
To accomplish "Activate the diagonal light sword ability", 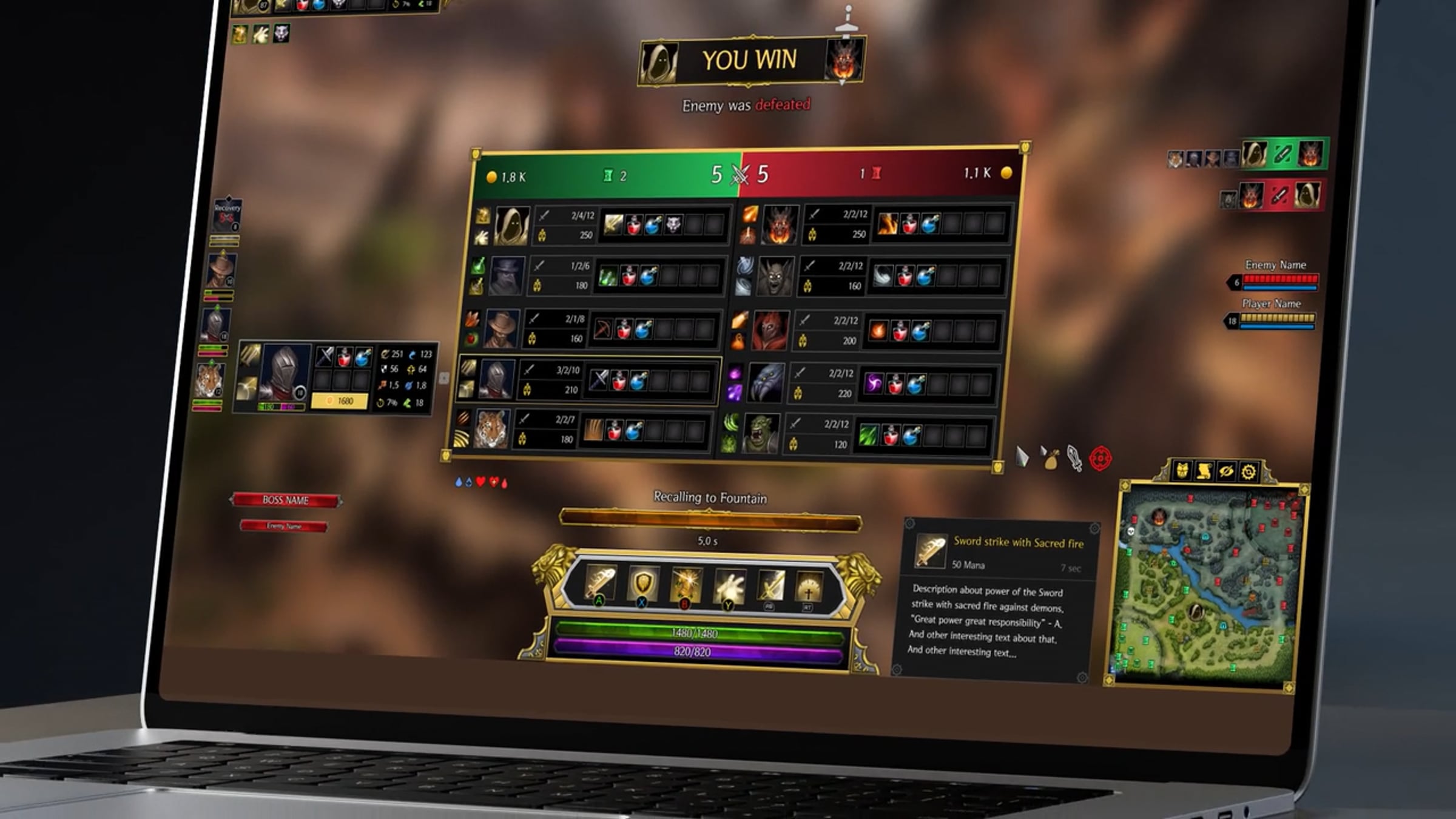I will (770, 587).
